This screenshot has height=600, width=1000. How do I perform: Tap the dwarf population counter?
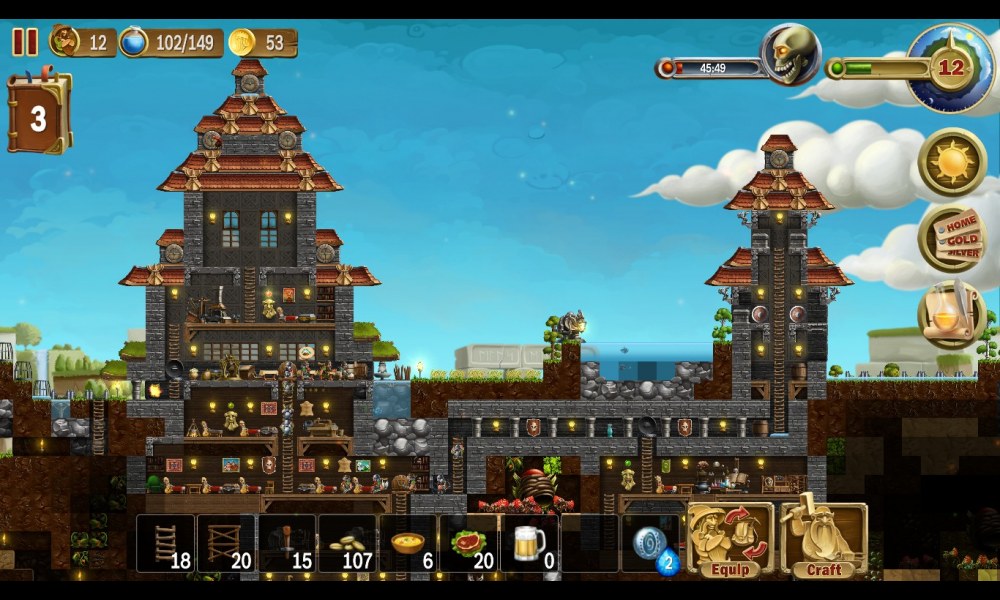[82, 42]
